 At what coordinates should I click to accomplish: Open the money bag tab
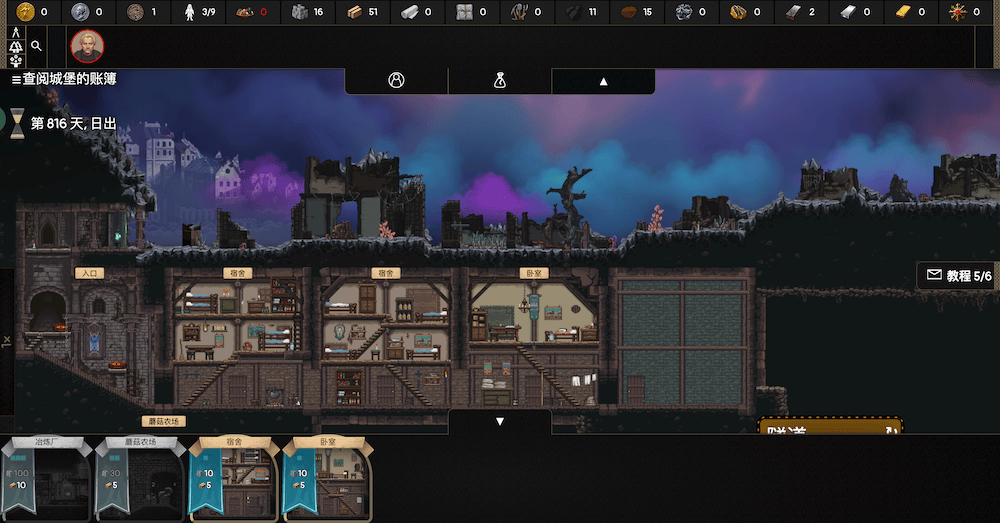click(x=500, y=82)
